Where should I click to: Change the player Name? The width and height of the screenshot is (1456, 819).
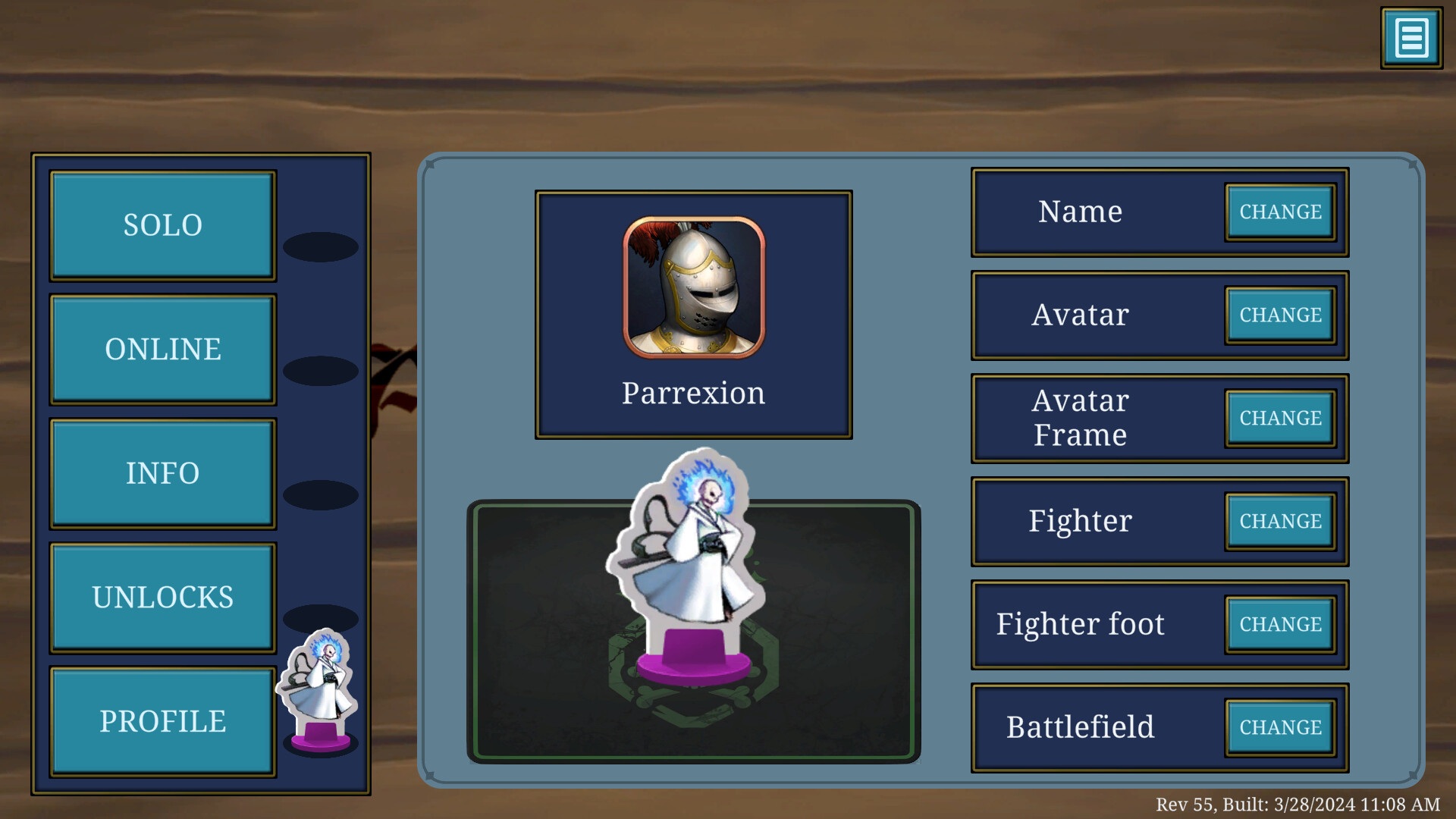point(1280,212)
